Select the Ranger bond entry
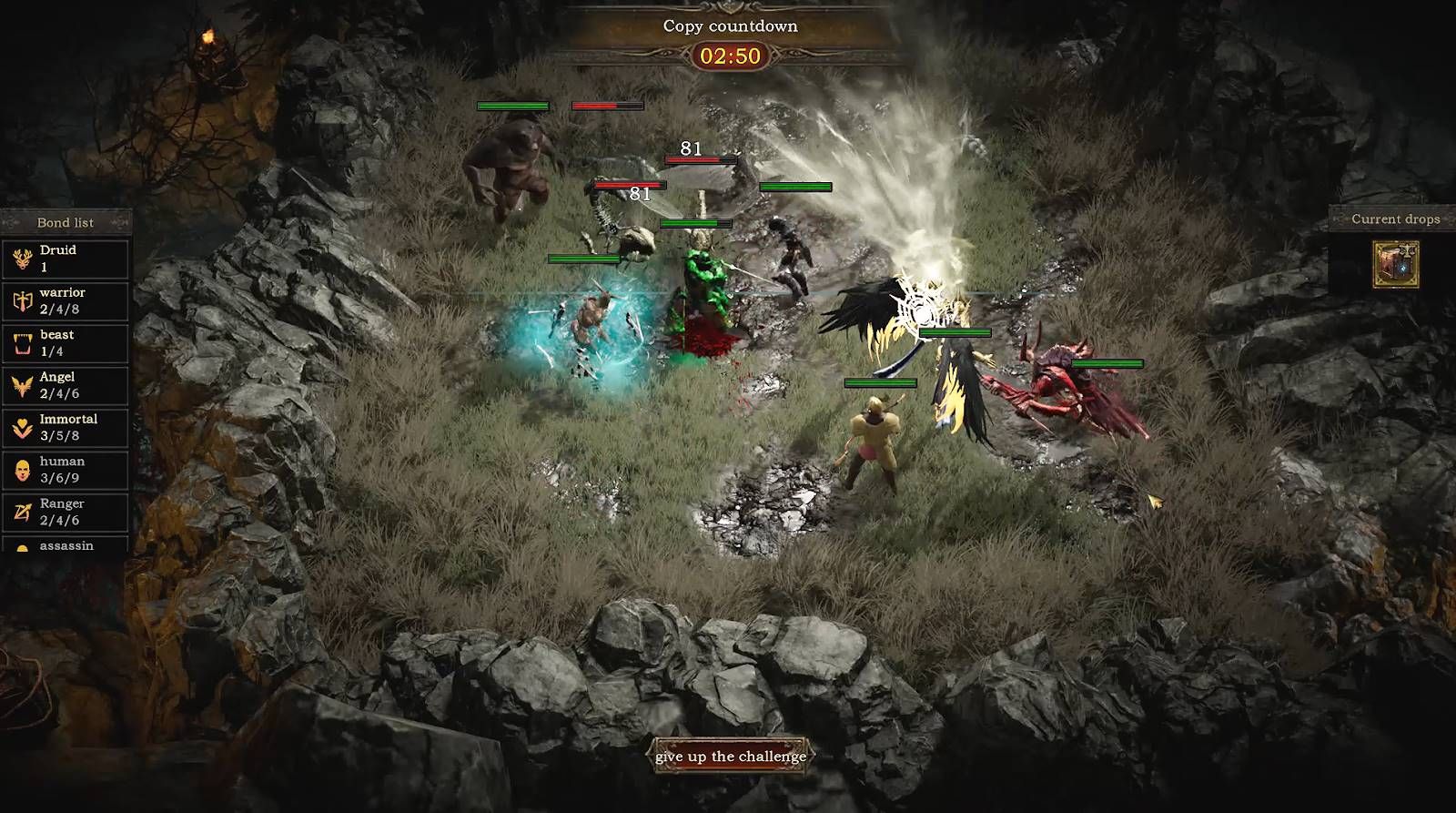The height and width of the screenshot is (813, 1456). [66, 512]
